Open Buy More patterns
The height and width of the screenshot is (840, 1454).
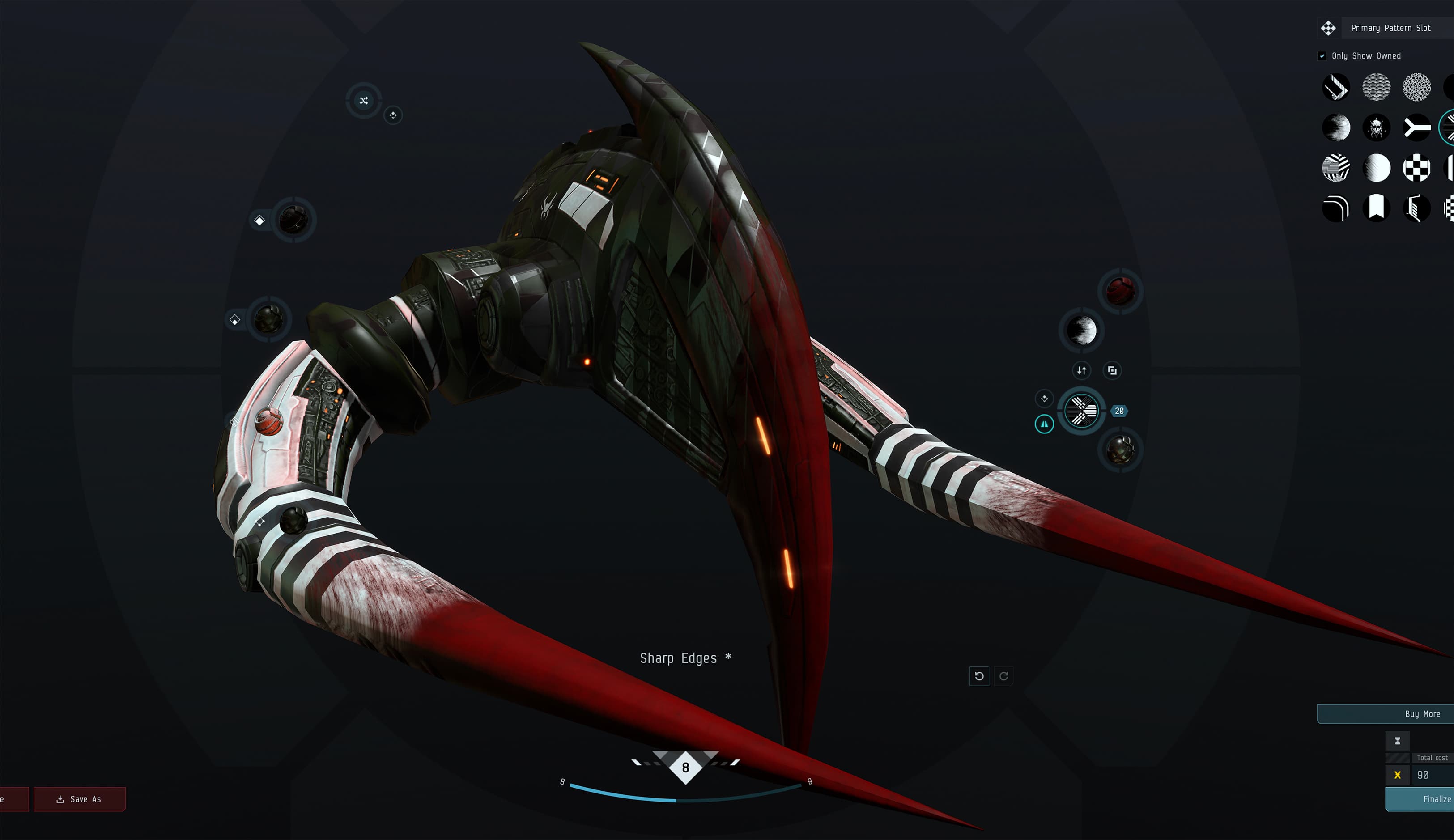pos(1422,714)
